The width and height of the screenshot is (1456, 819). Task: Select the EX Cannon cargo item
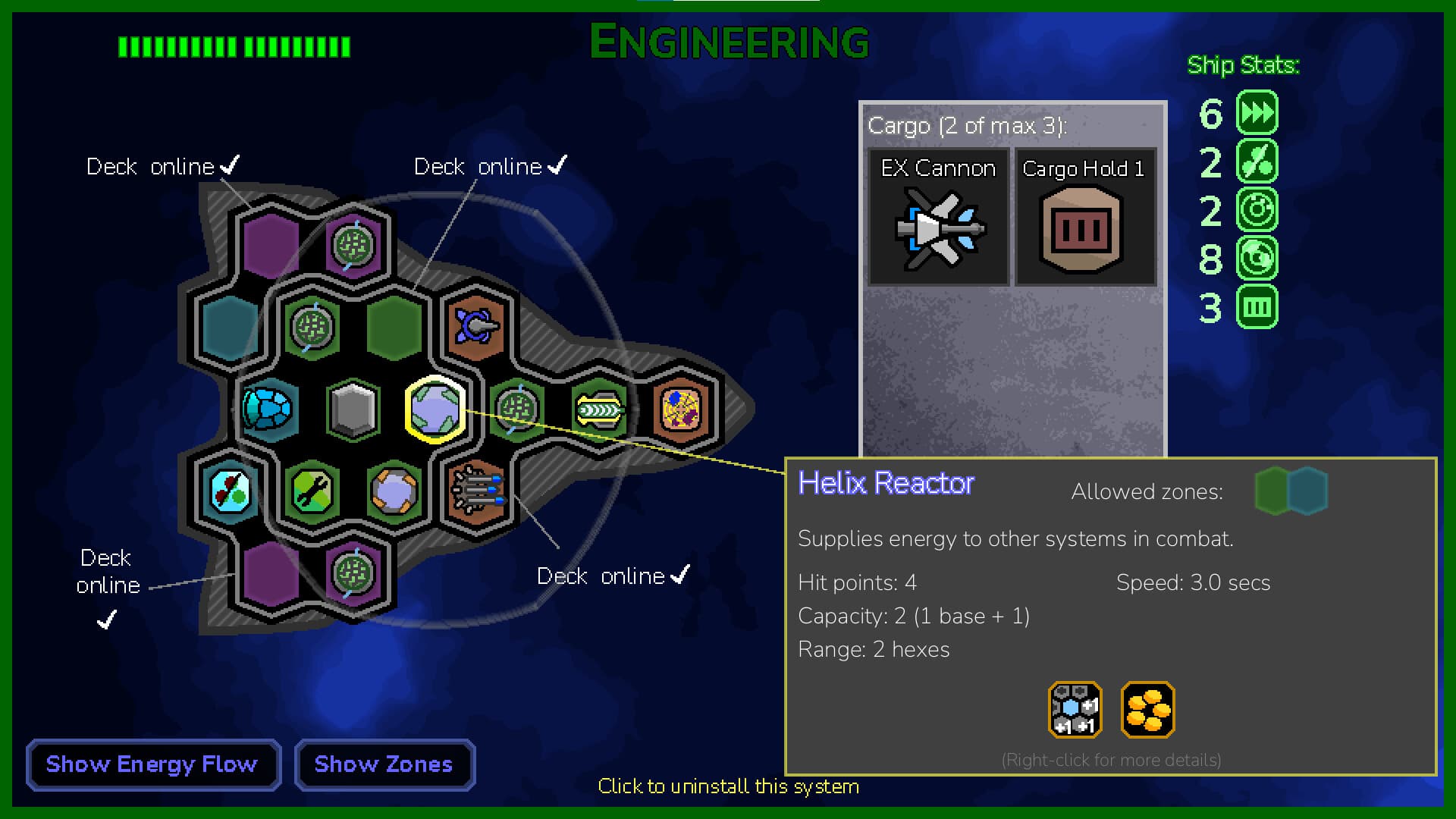point(938,218)
